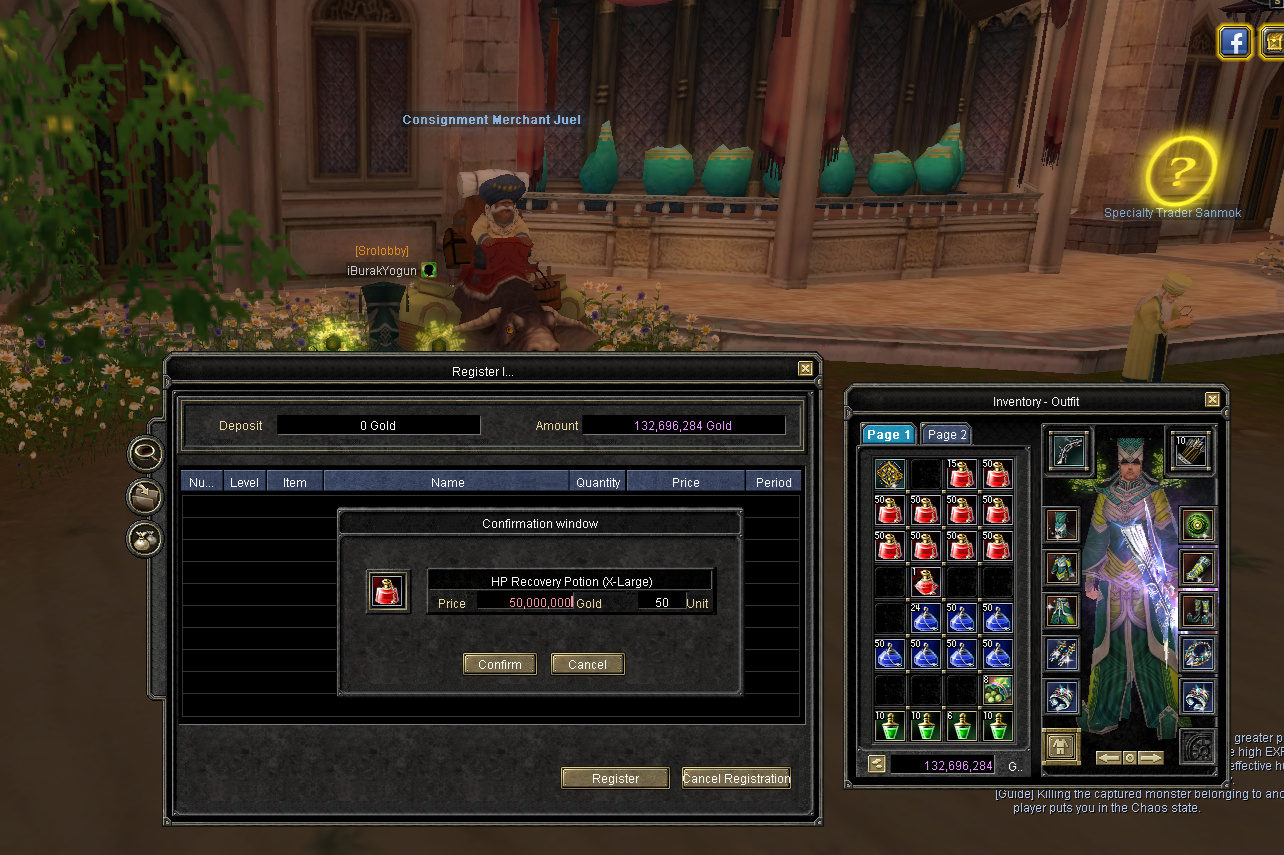The width and height of the screenshot is (1284, 855).
Task: Click the equipped bow weapon slot
Action: pyautogui.click(x=1069, y=451)
